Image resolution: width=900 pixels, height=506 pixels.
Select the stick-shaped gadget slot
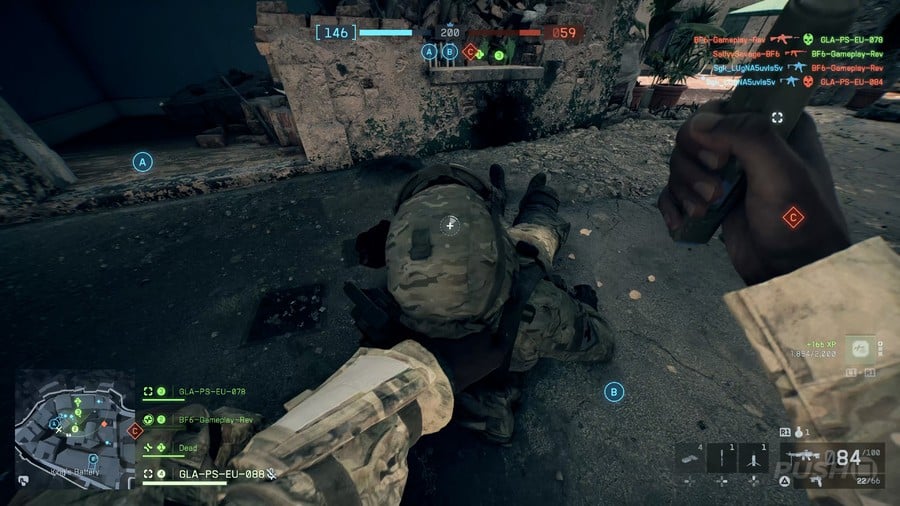(x=720, y=458)
